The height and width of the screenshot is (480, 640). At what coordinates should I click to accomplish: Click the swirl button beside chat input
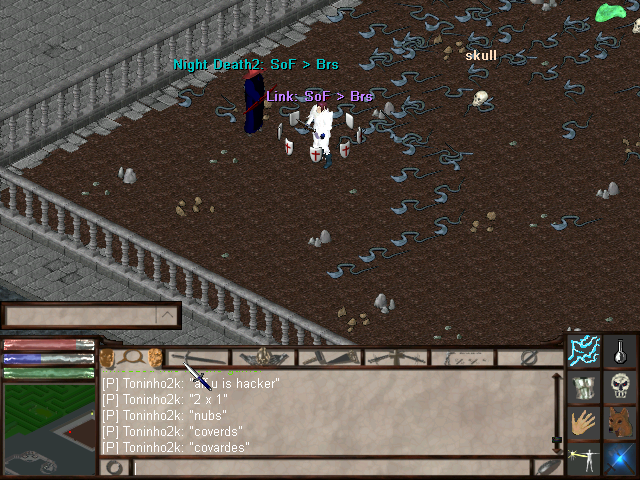click(x=115, y=467)
